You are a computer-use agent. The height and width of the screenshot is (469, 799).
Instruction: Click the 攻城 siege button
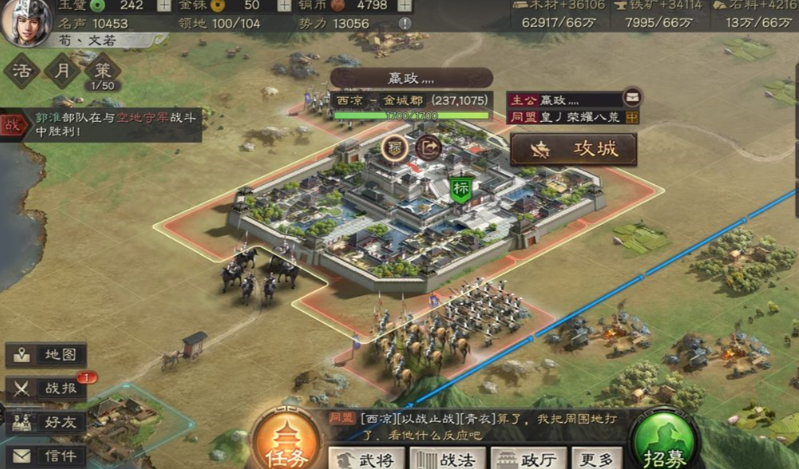point(573,149)
